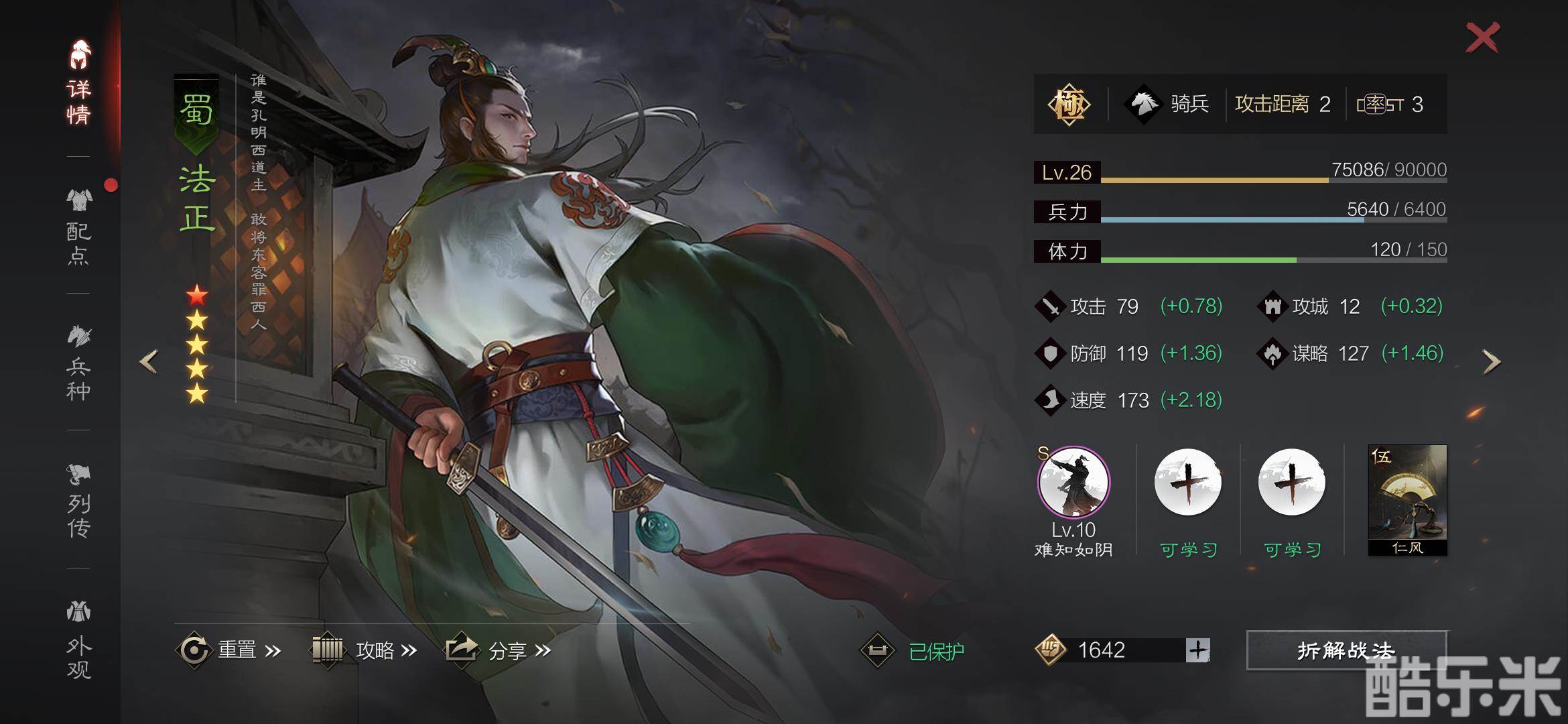
Task: Switch to the 外观 appearance tab
Action: point(78,640)
